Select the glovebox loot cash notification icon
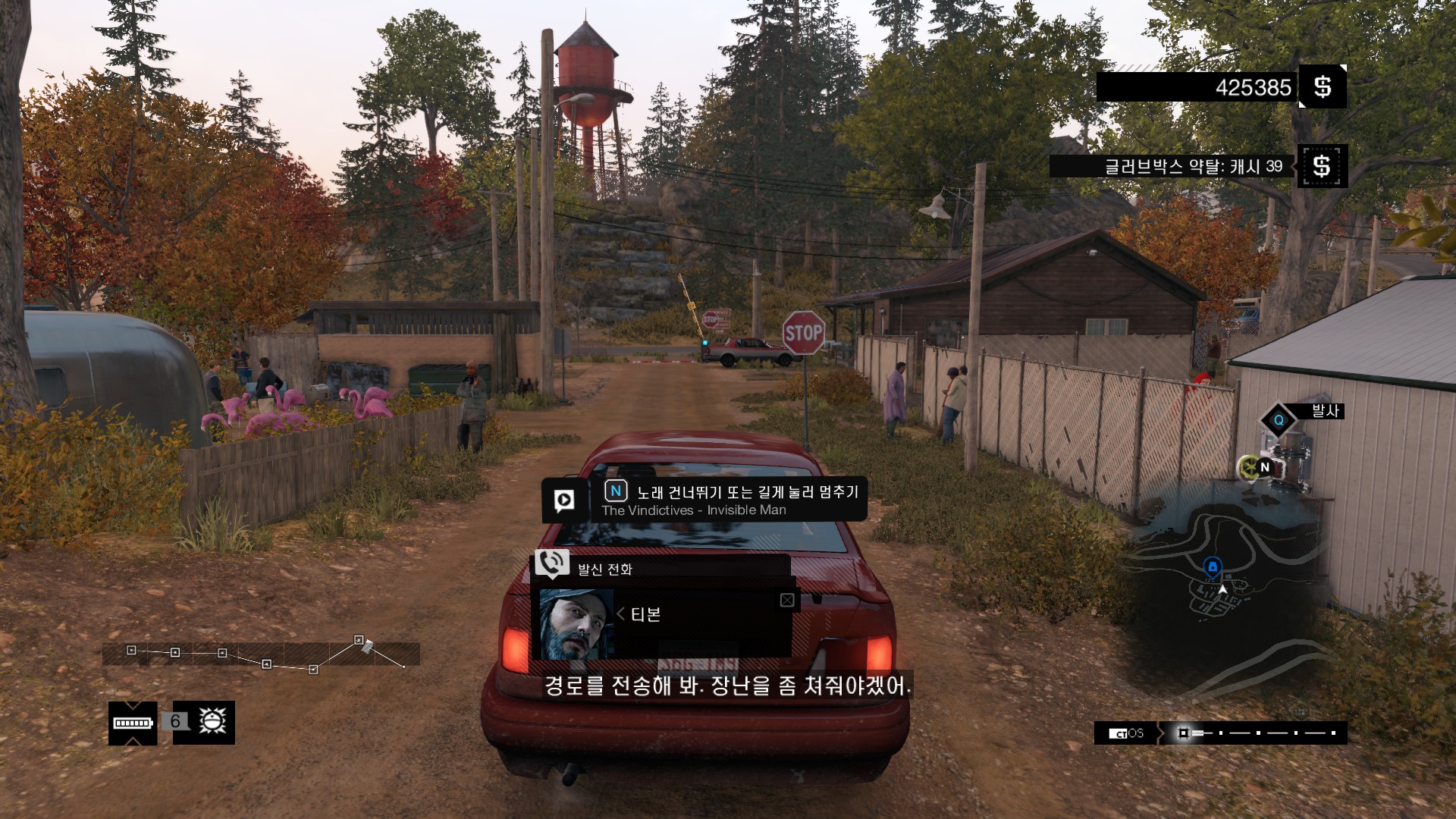Screen dimensions: 1456x819 click(x=1322, y=165)
